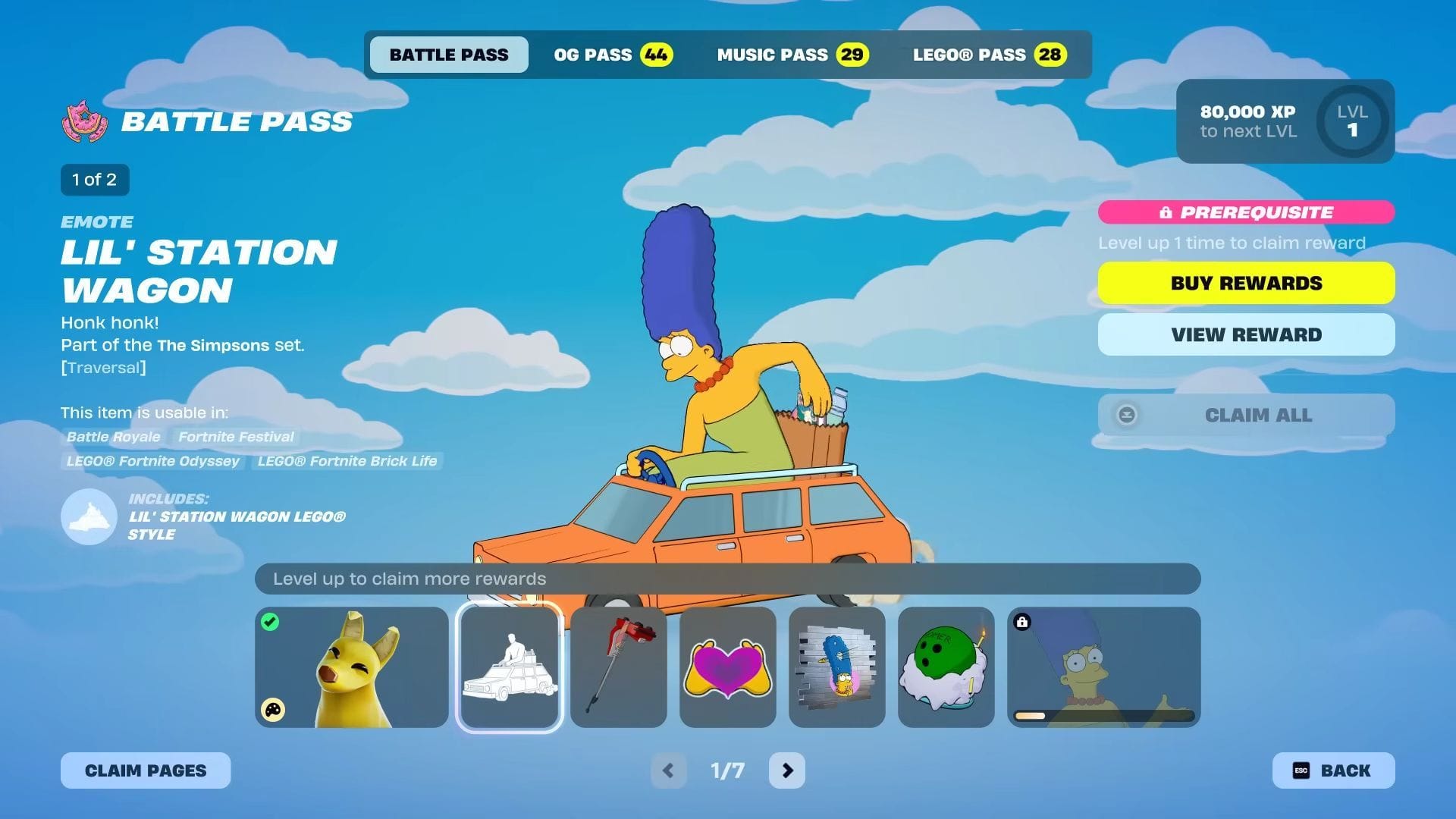Click the left page navigation arrow
1456x819 pixels.
(670, 770)
